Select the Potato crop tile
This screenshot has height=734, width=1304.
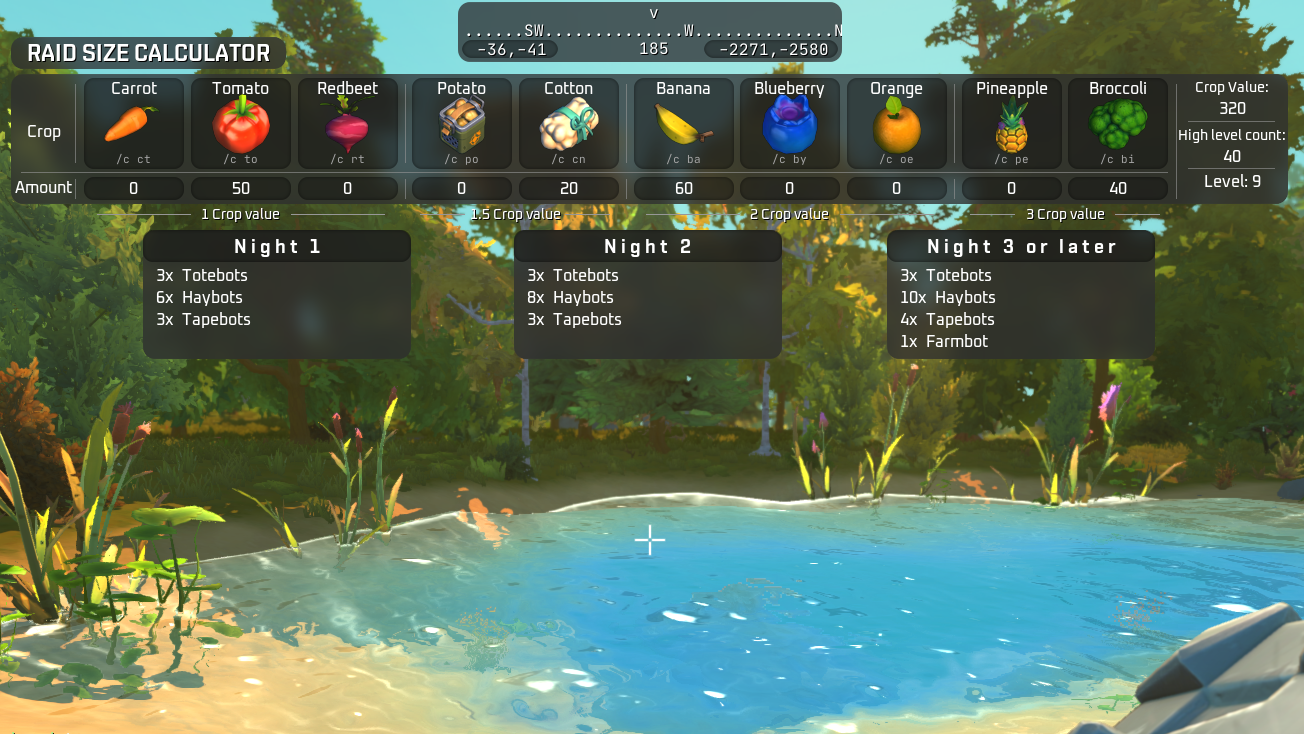coord(462,124)
